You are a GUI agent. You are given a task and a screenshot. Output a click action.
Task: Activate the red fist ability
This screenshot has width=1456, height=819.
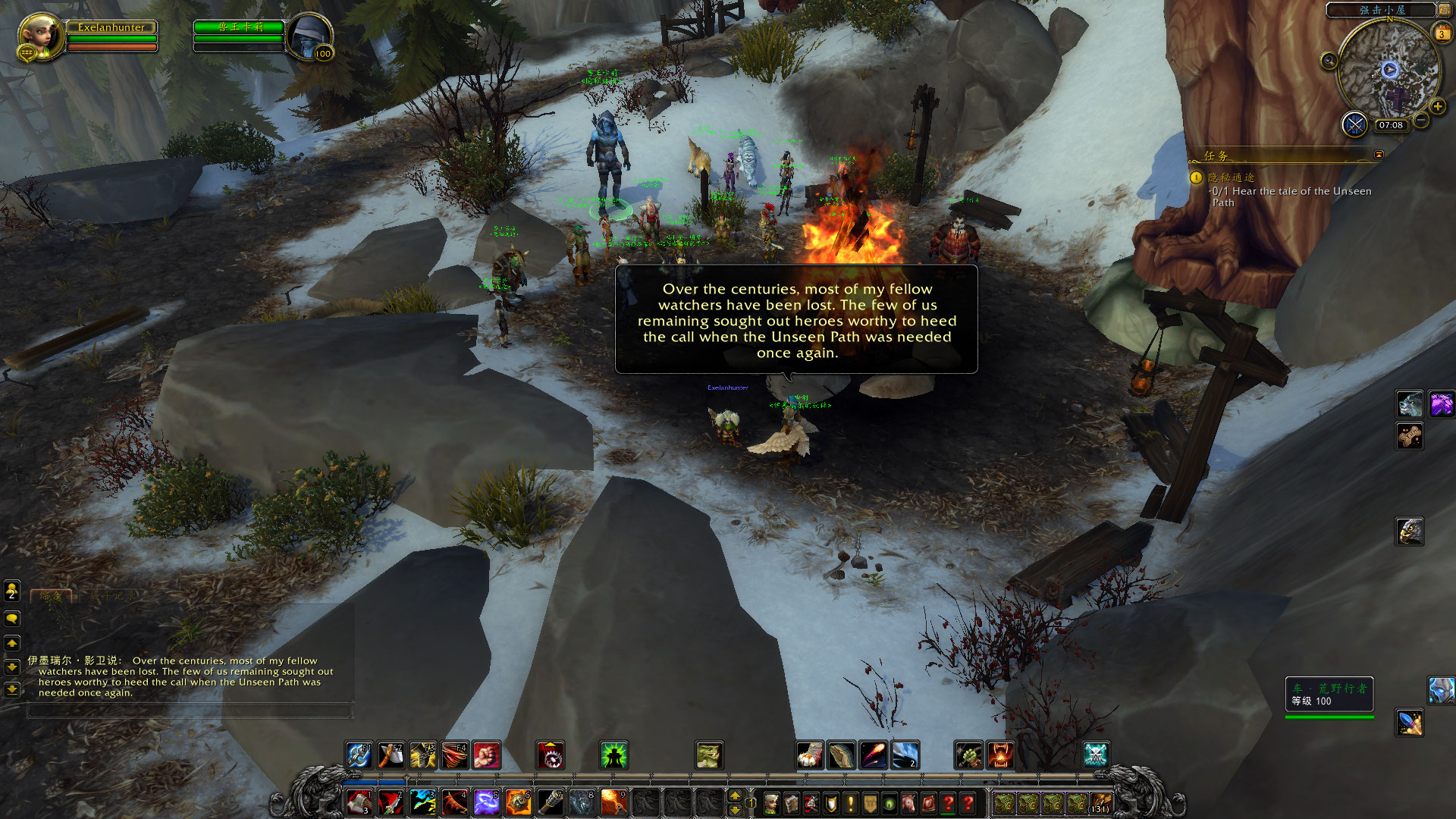[x=486, y=755]
